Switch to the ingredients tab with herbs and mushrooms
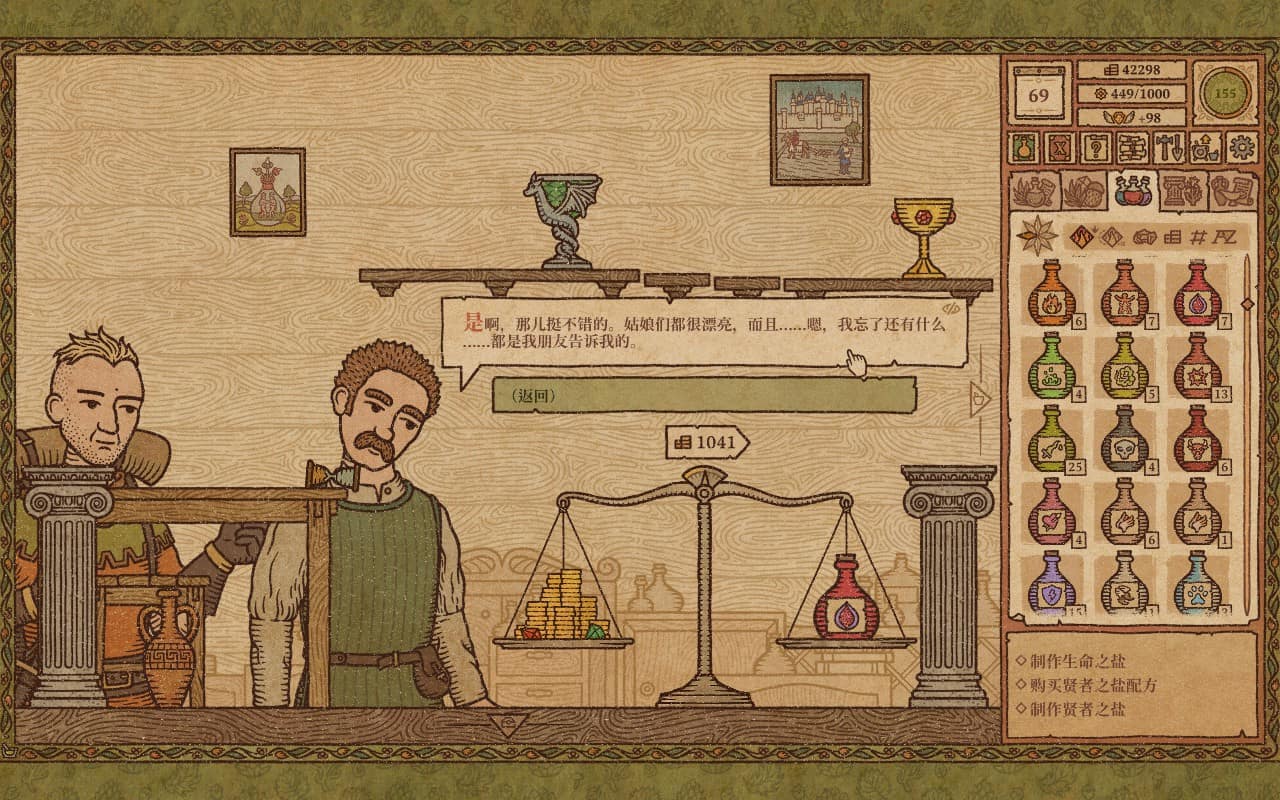Viewport: 1280px width, 800px height. pos(1082,188)
